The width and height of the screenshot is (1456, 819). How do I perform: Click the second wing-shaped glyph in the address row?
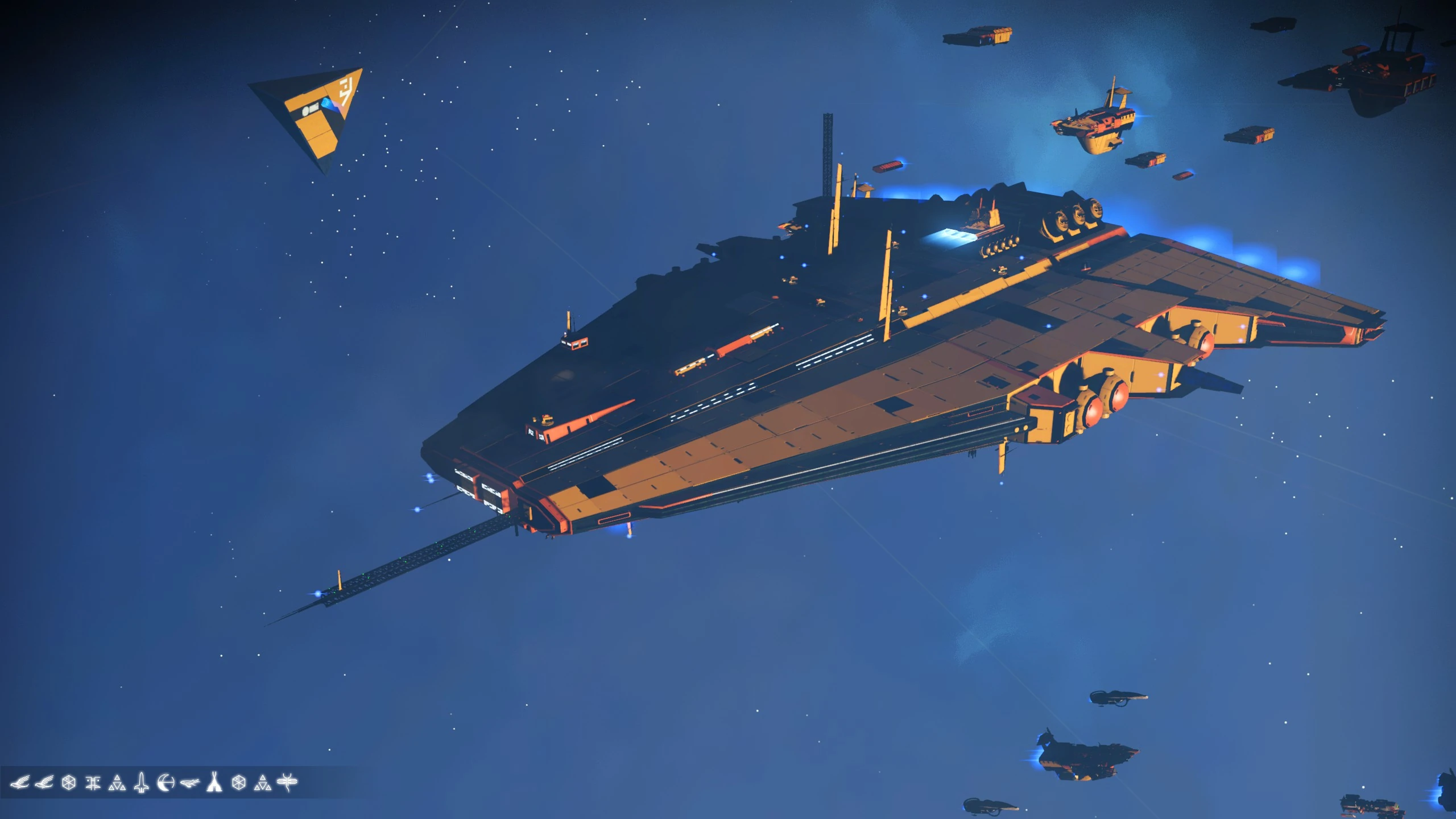click(x=44, y=782)
